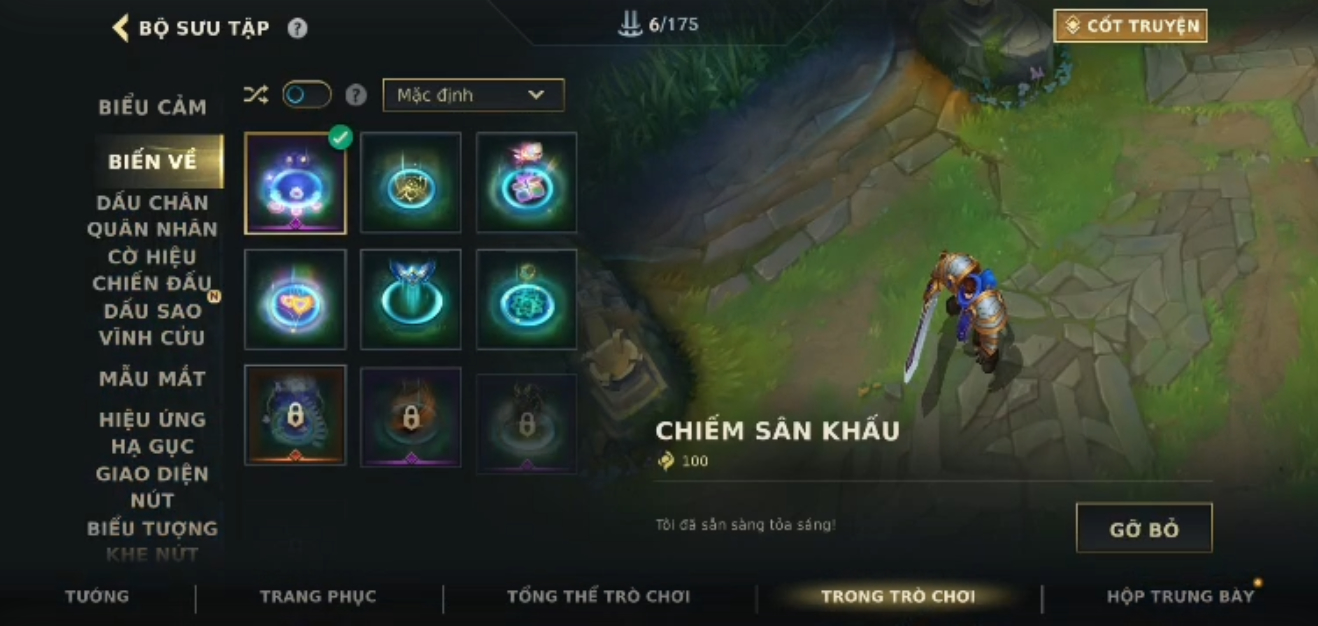
Task: Open the Trang Phục tab
Action: tap(318, 597)
